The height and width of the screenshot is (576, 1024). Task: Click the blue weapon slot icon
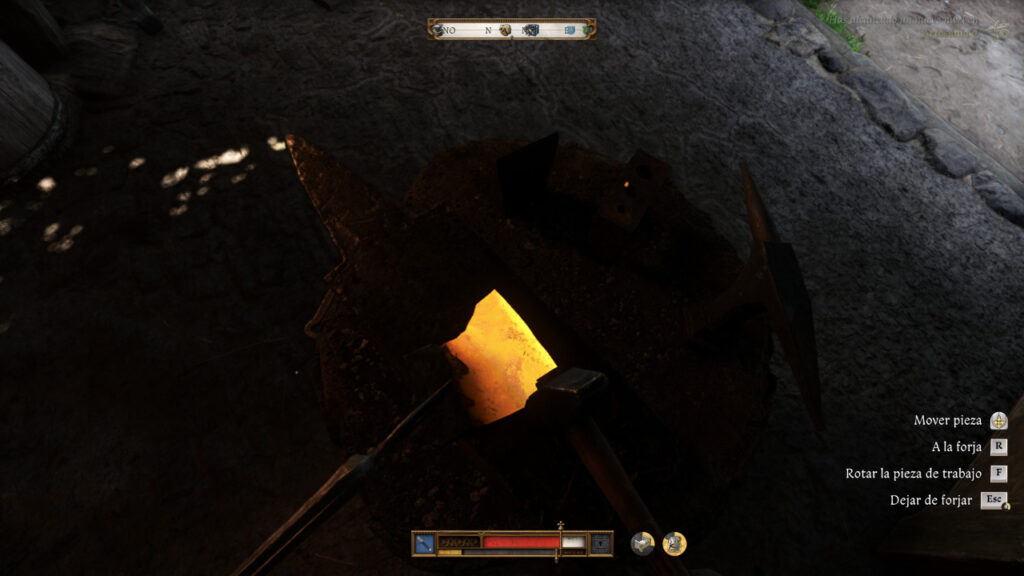(424, 543)
